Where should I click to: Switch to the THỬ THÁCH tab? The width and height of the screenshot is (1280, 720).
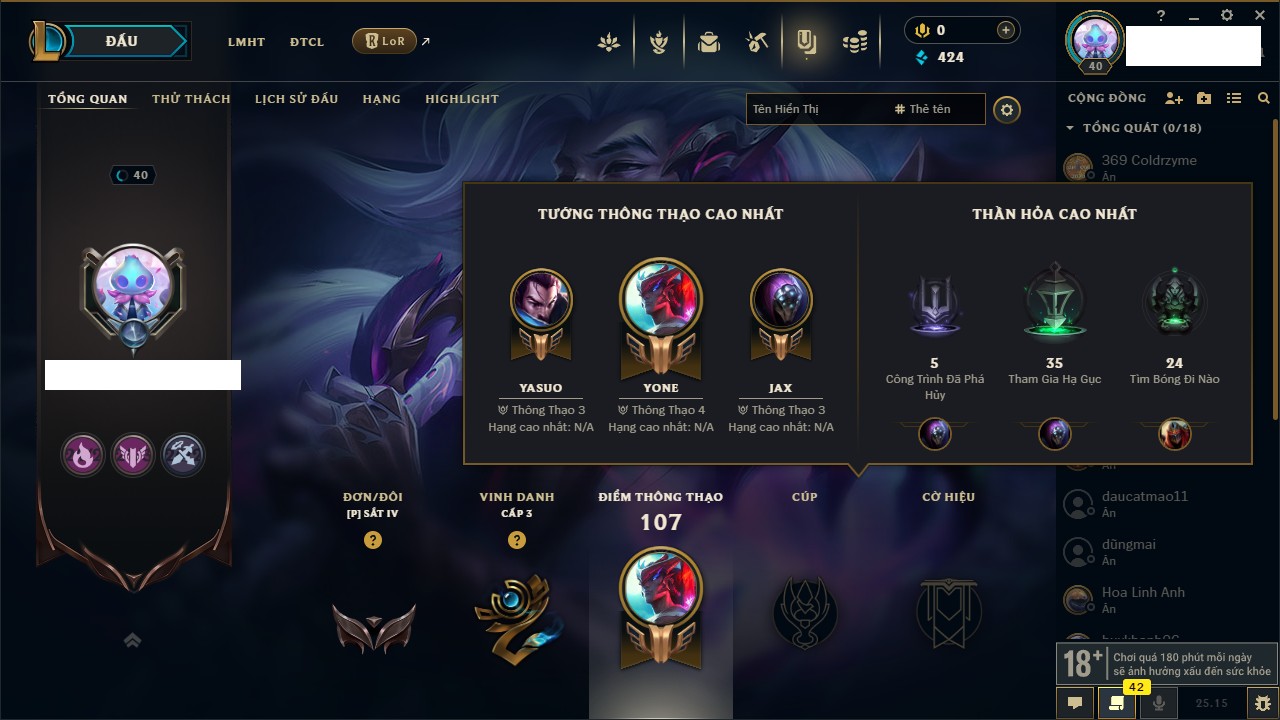[x=191, y=99]
